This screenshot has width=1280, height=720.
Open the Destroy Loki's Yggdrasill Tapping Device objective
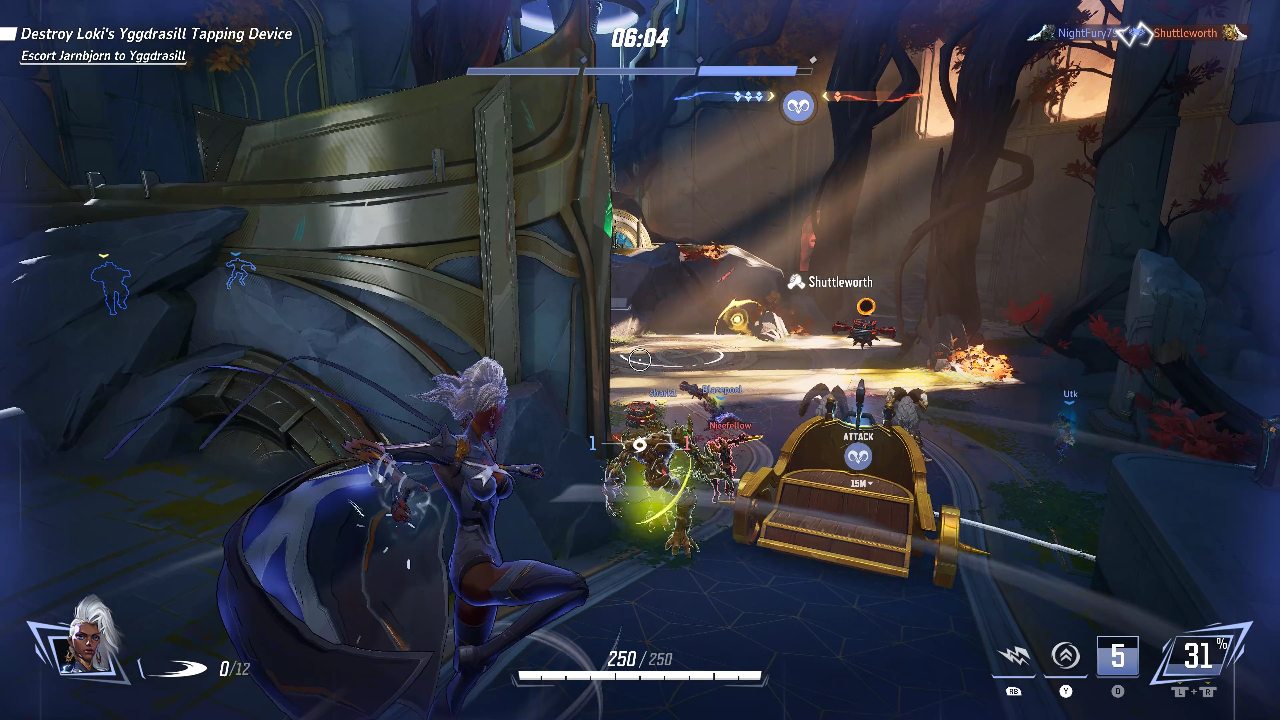[x=156, y=34]
